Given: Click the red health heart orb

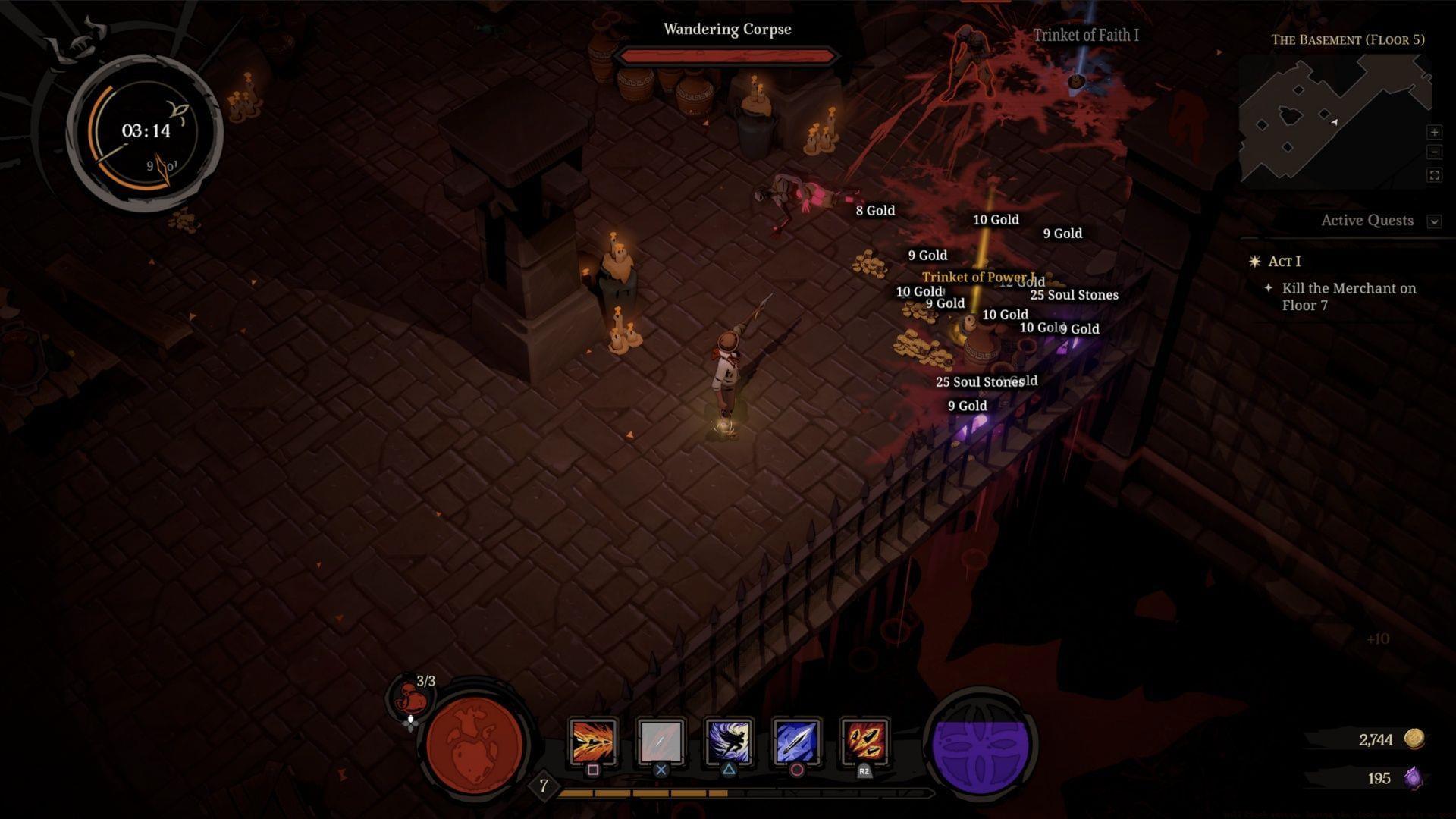Looking at the screenshot, I should (472, 747).
